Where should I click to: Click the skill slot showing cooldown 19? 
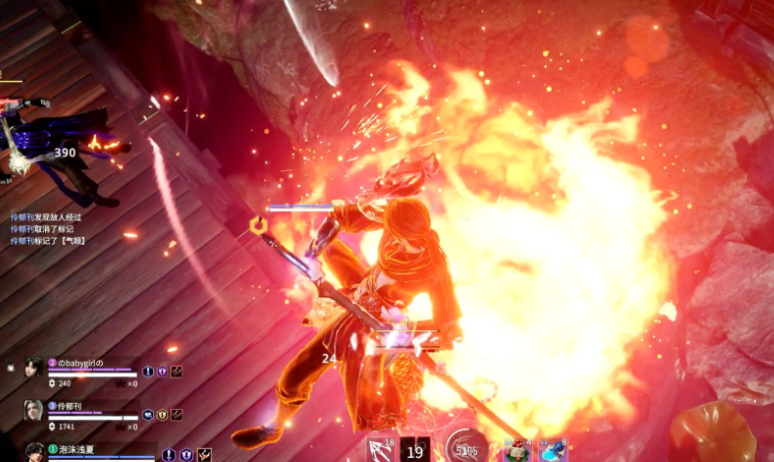(417, 450)
